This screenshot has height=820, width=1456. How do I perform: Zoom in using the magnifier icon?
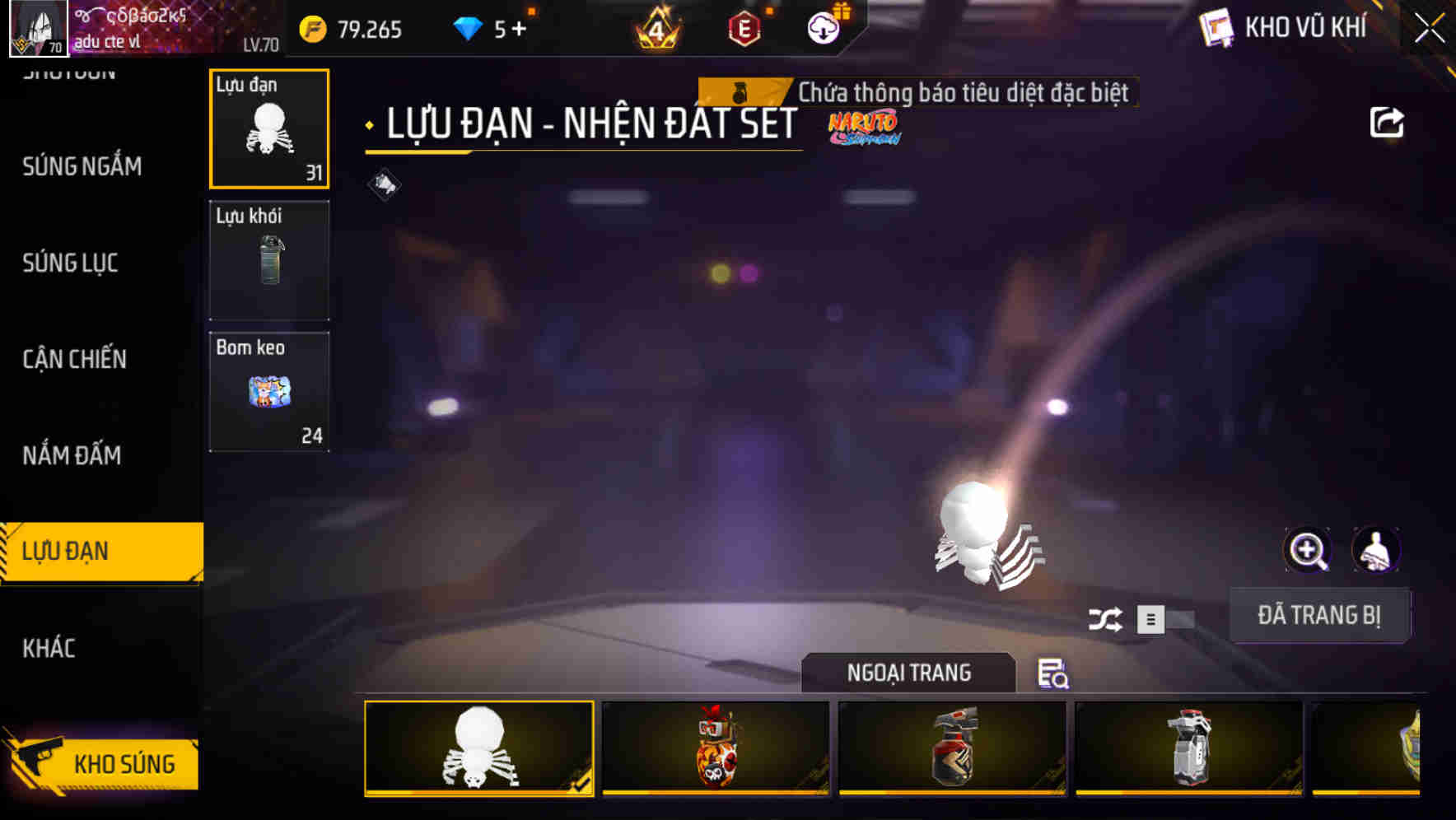point(1308,549)
